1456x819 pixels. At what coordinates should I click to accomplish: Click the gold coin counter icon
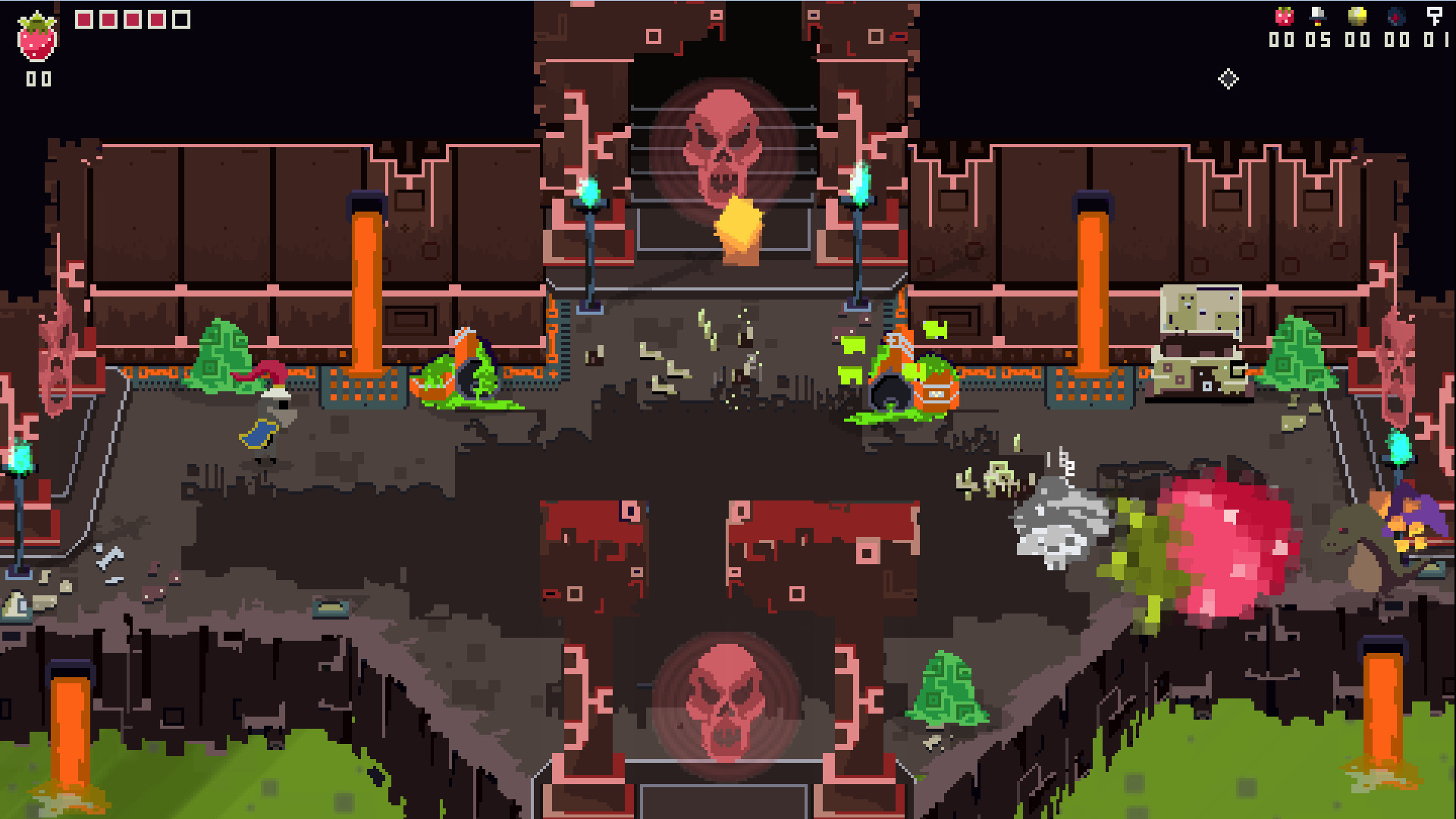click(x=1356, y=18)
